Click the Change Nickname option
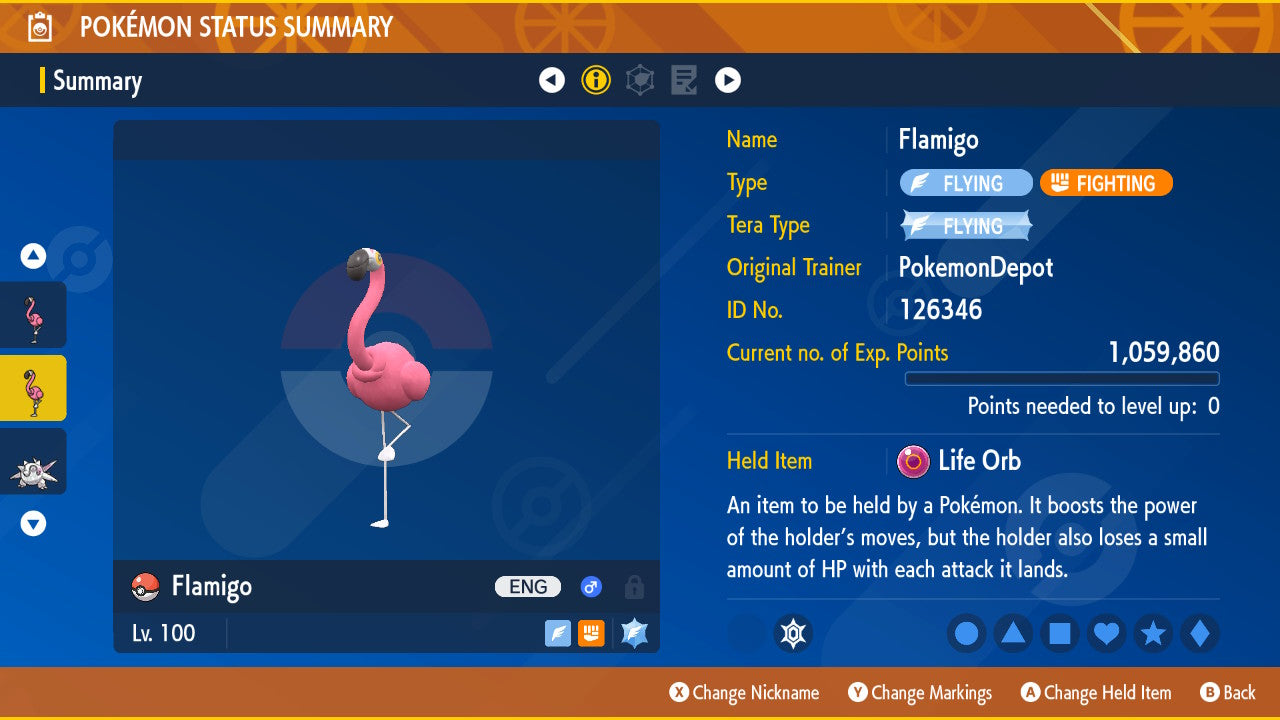Viewport: 1280px width, 720px height. (x=744, y=693)
